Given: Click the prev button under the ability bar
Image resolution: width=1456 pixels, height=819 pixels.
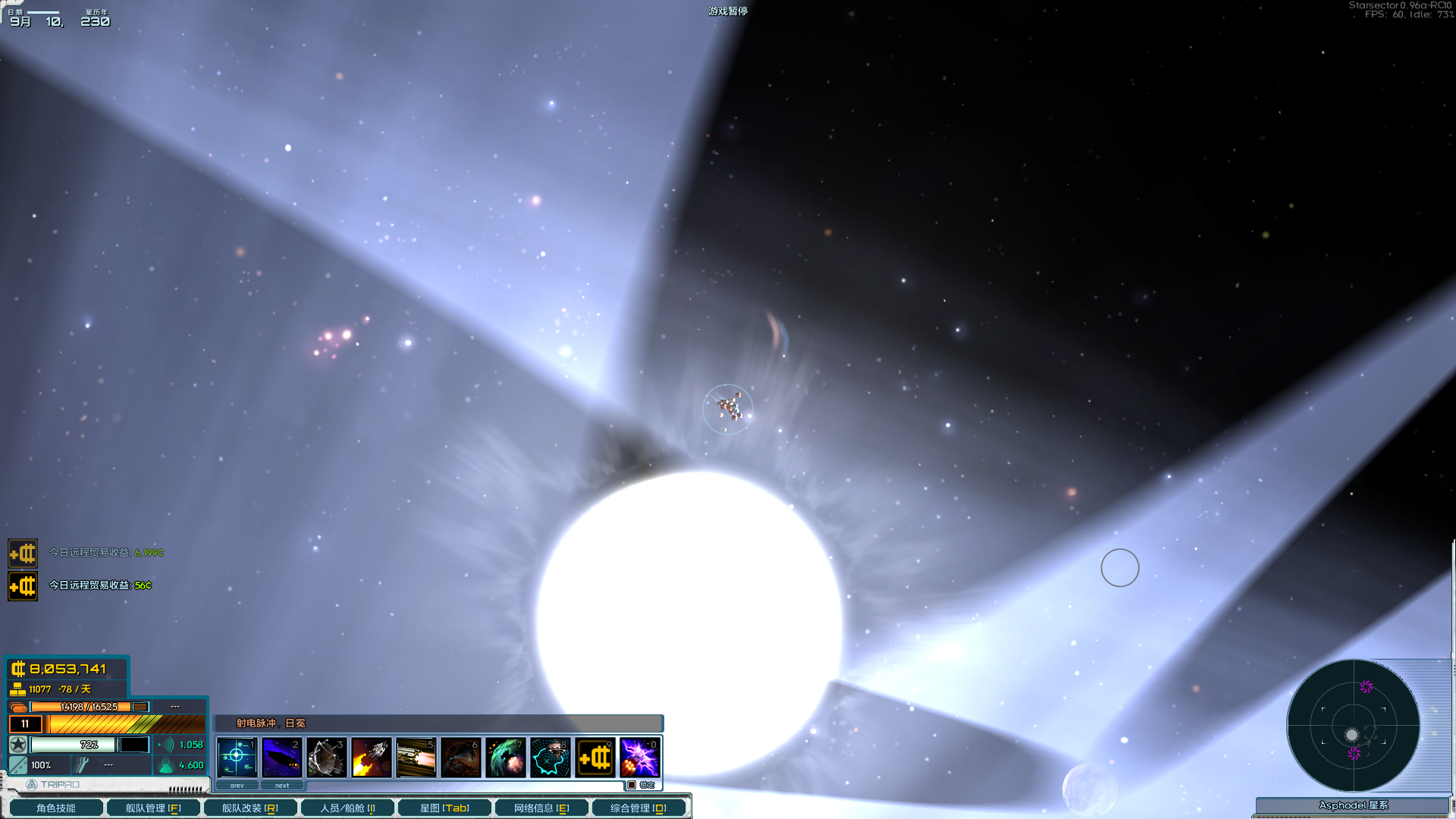Looking at the screenshot, I should 237,785.
